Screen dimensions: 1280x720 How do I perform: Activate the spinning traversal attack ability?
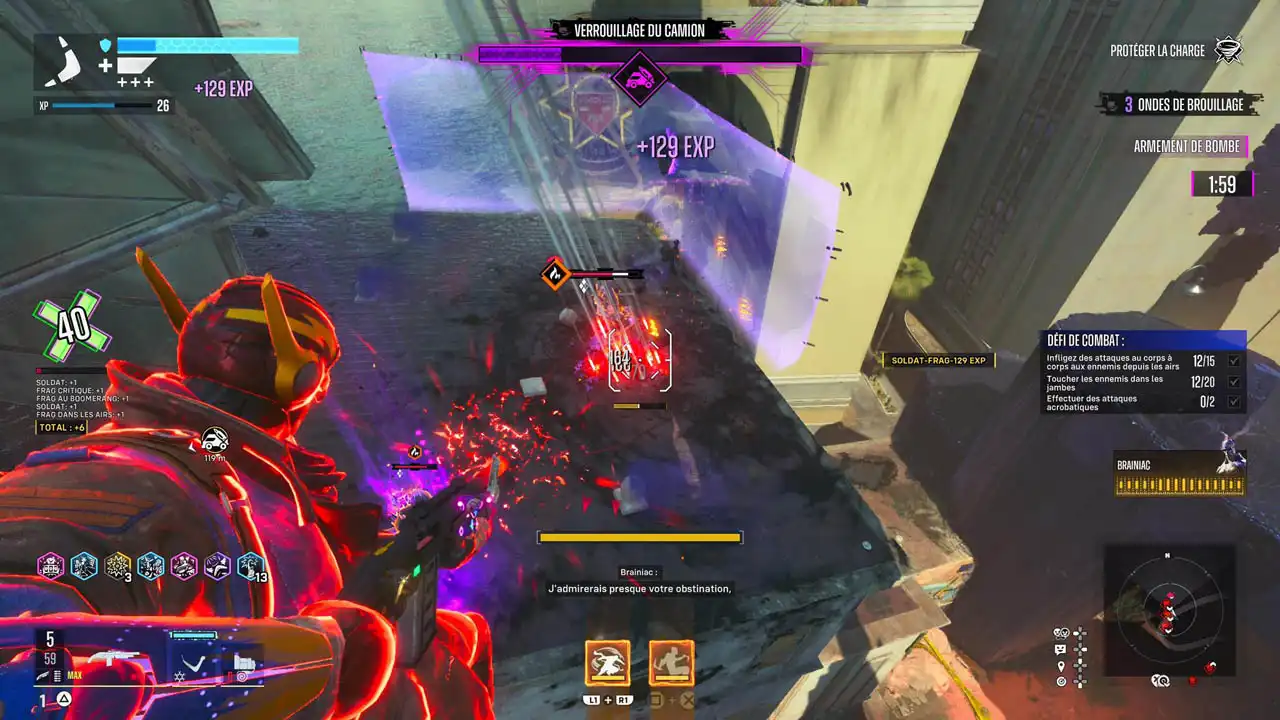point(607,662)
